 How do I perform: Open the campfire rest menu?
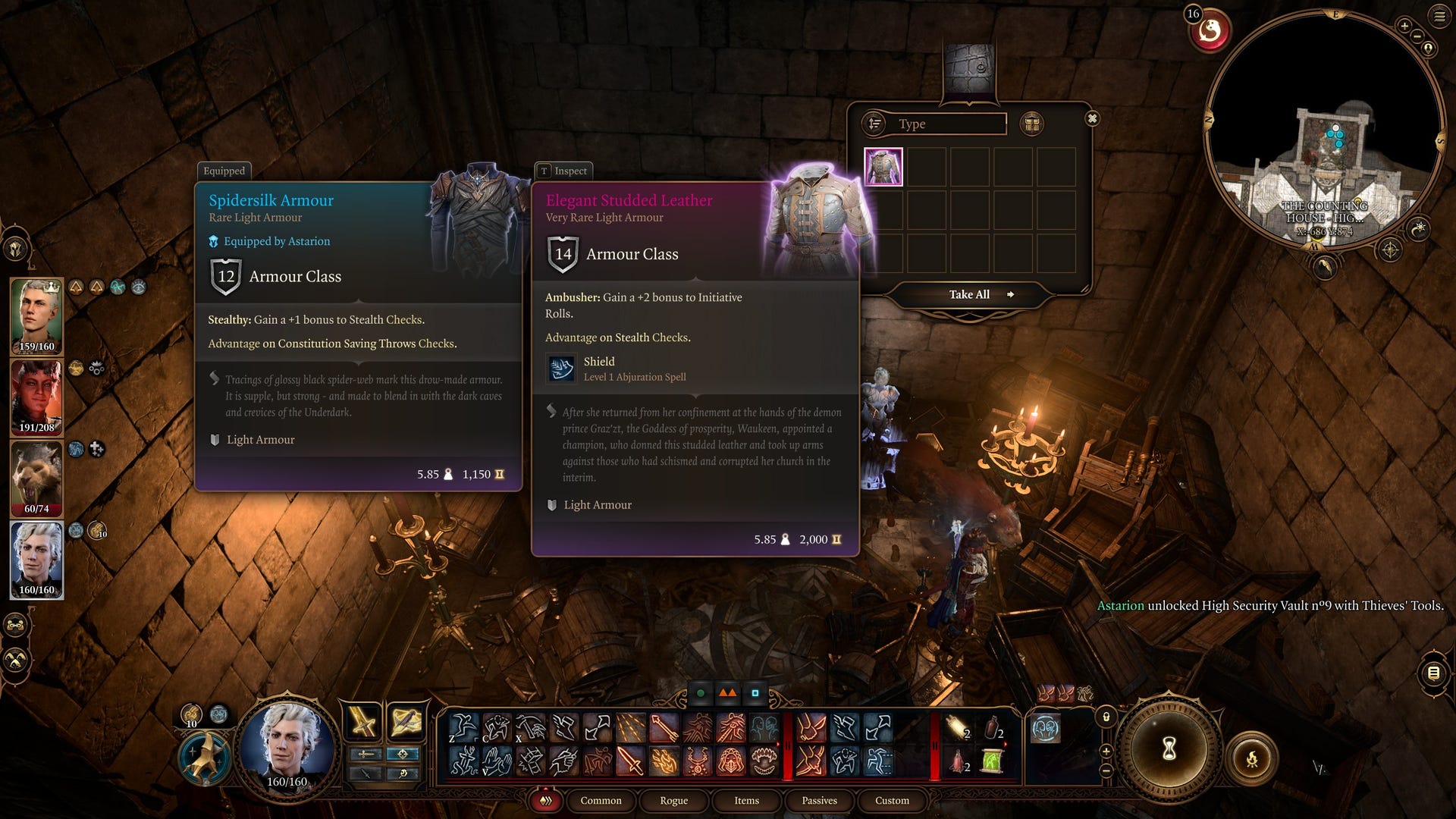tap(1251, 758)
